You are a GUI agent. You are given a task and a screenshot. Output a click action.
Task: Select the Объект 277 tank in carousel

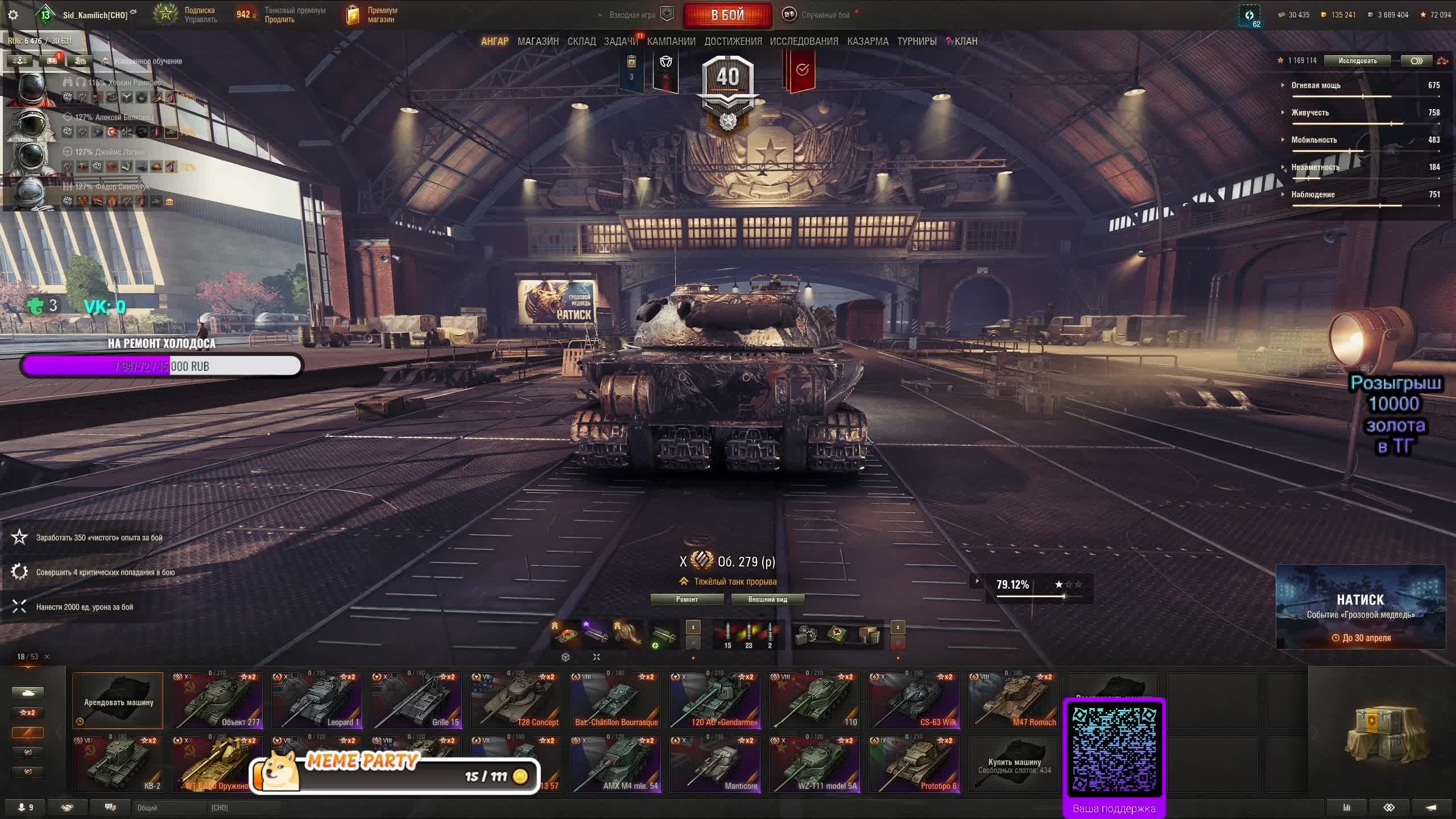[x=217, y=701]
